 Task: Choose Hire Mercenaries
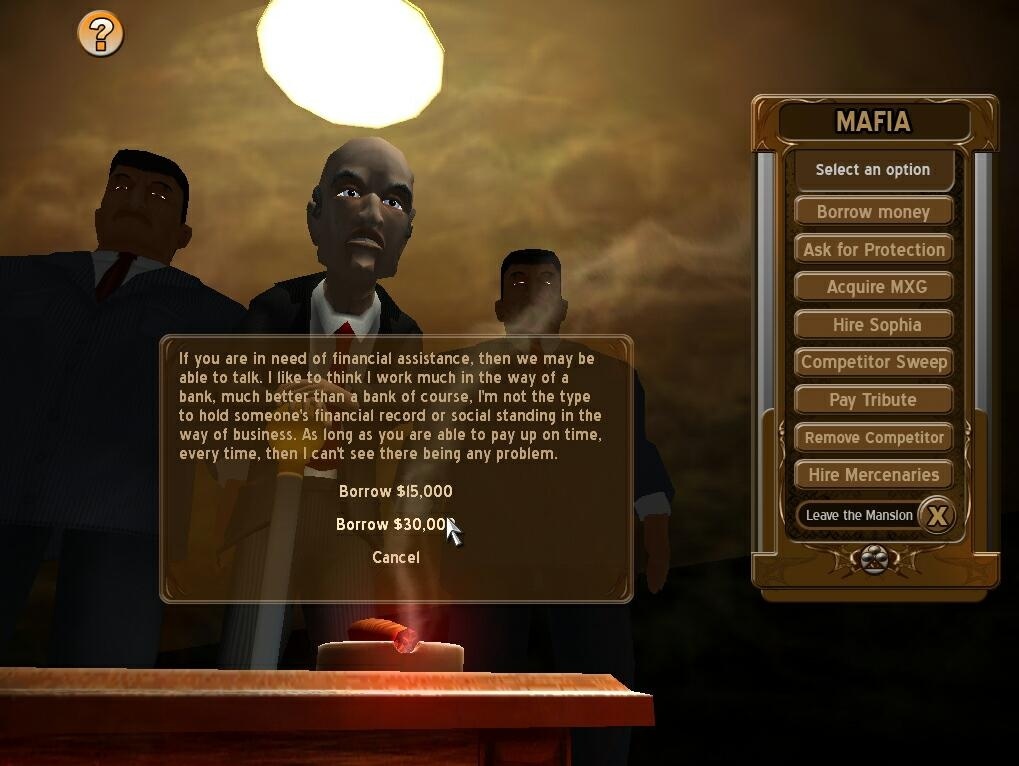click(x=873, y=475)
